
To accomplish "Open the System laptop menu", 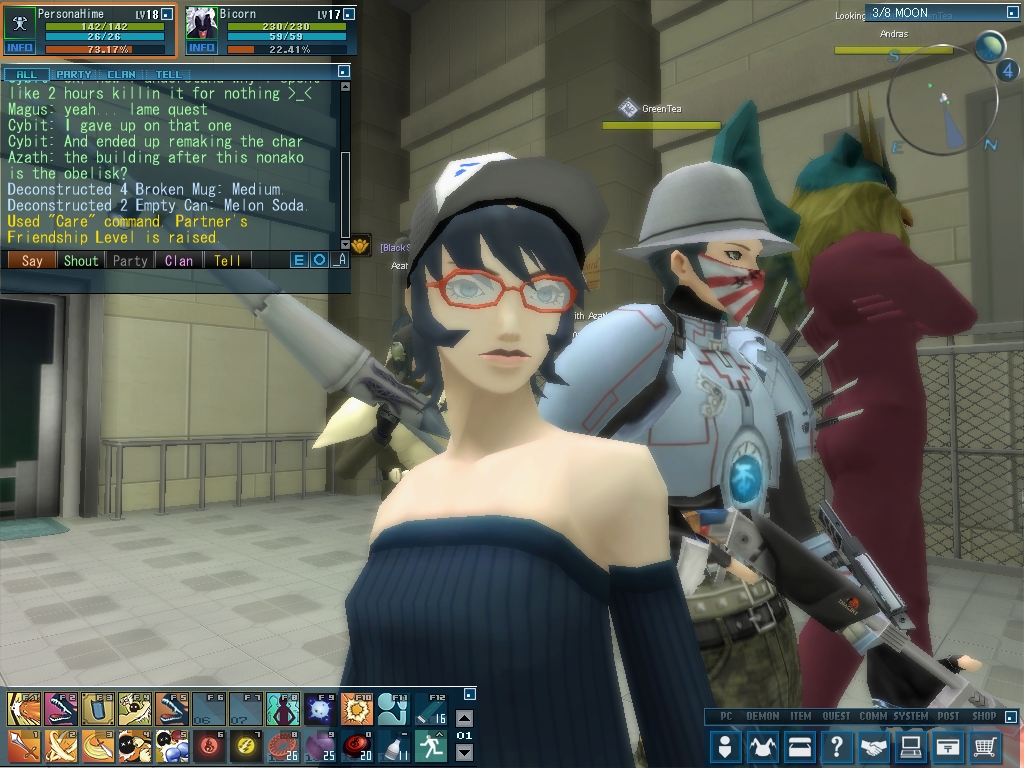I will pyautogui.click(x=910, y=746).
